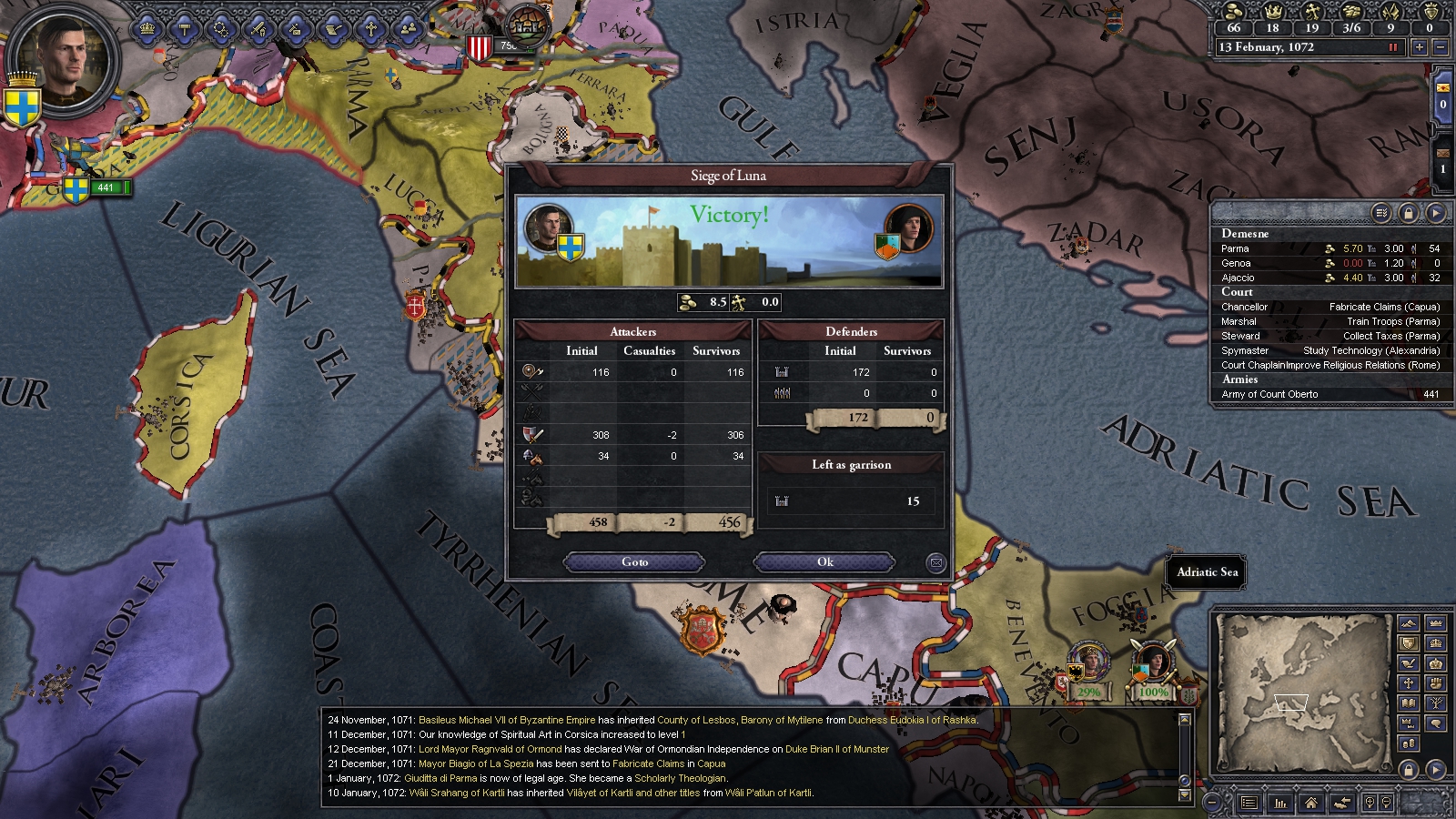The width and height of the screenshot is (1456, 819).
Task: Open the gear wheels technology tab
Action: point(221,29)
